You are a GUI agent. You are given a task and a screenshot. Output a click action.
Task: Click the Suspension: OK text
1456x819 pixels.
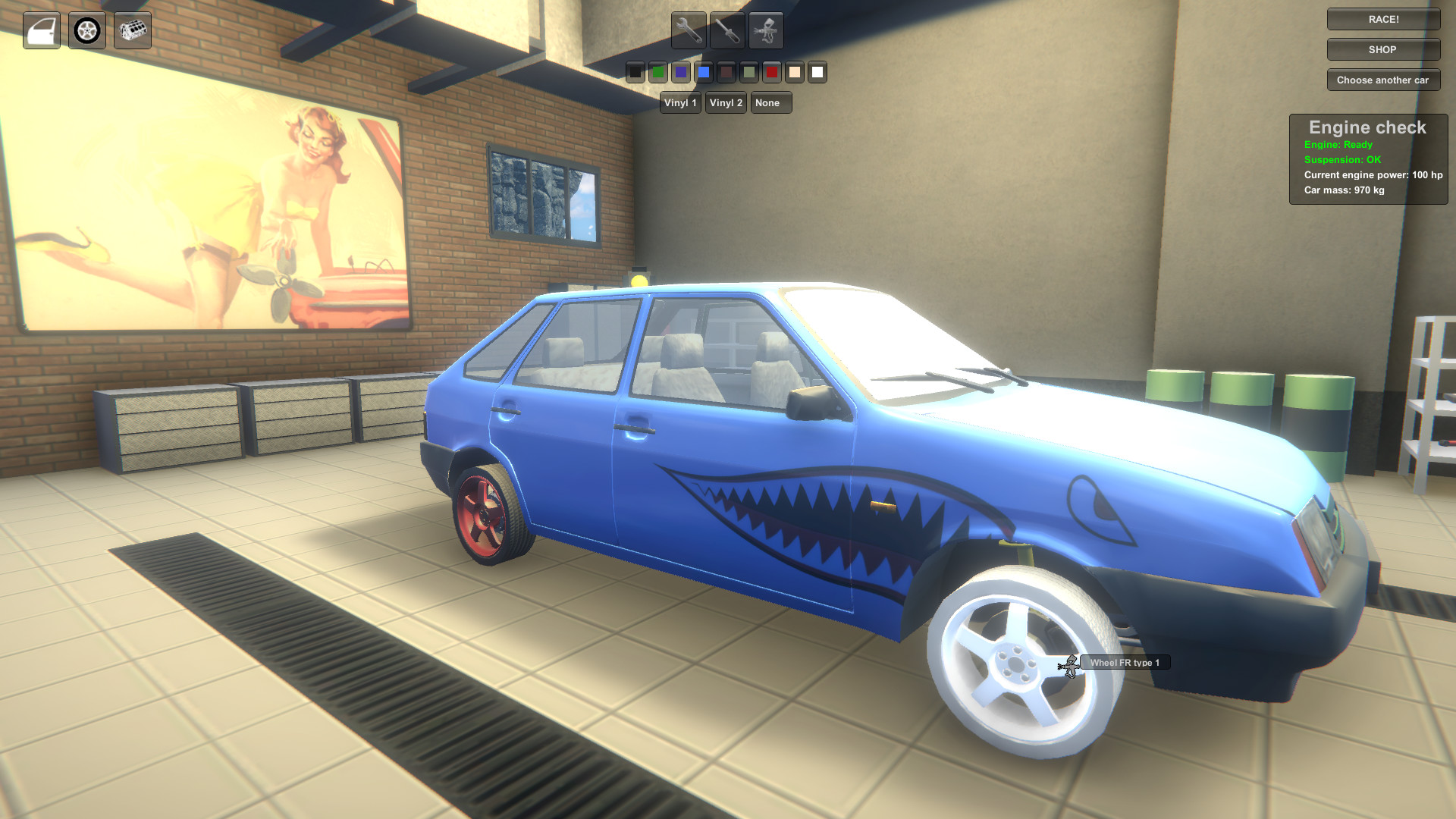pos(1343,159)
